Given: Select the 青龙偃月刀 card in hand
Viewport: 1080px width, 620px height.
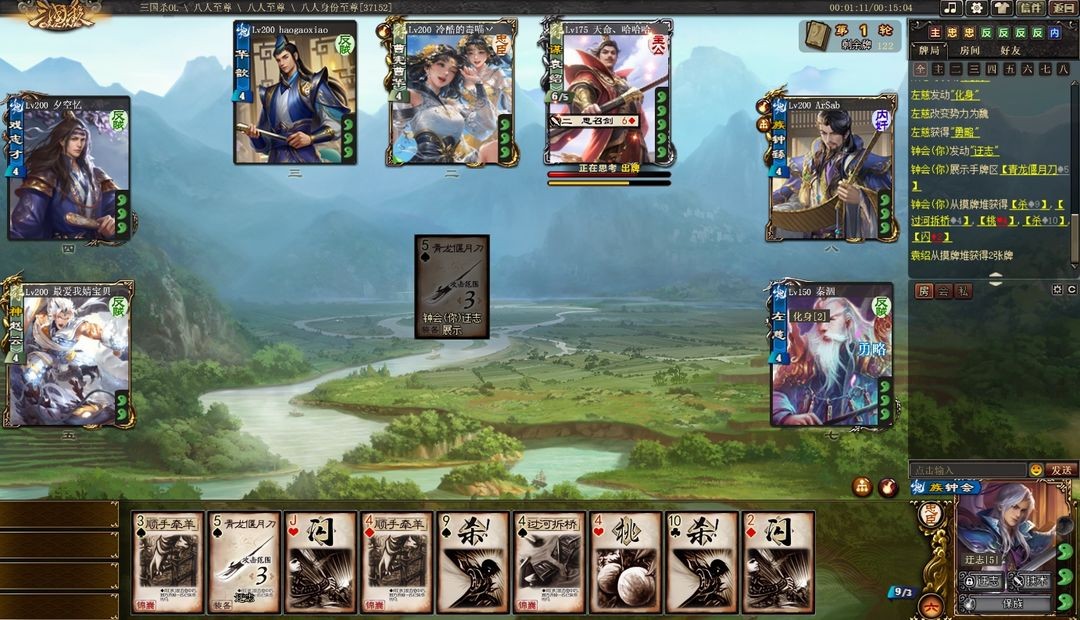Looking at the screenshot, I should (x=243, y=562).
